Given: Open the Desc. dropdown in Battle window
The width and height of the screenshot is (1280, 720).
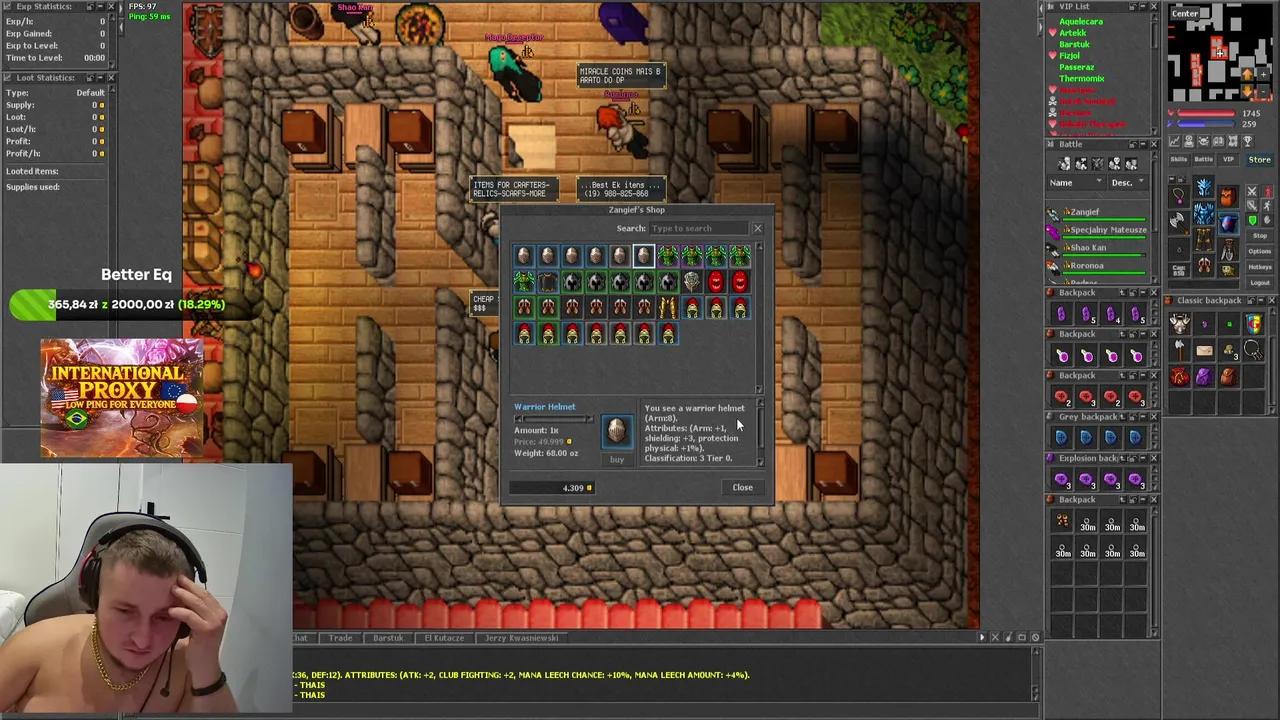Looking at the screenshot, I should point(1128,183).
